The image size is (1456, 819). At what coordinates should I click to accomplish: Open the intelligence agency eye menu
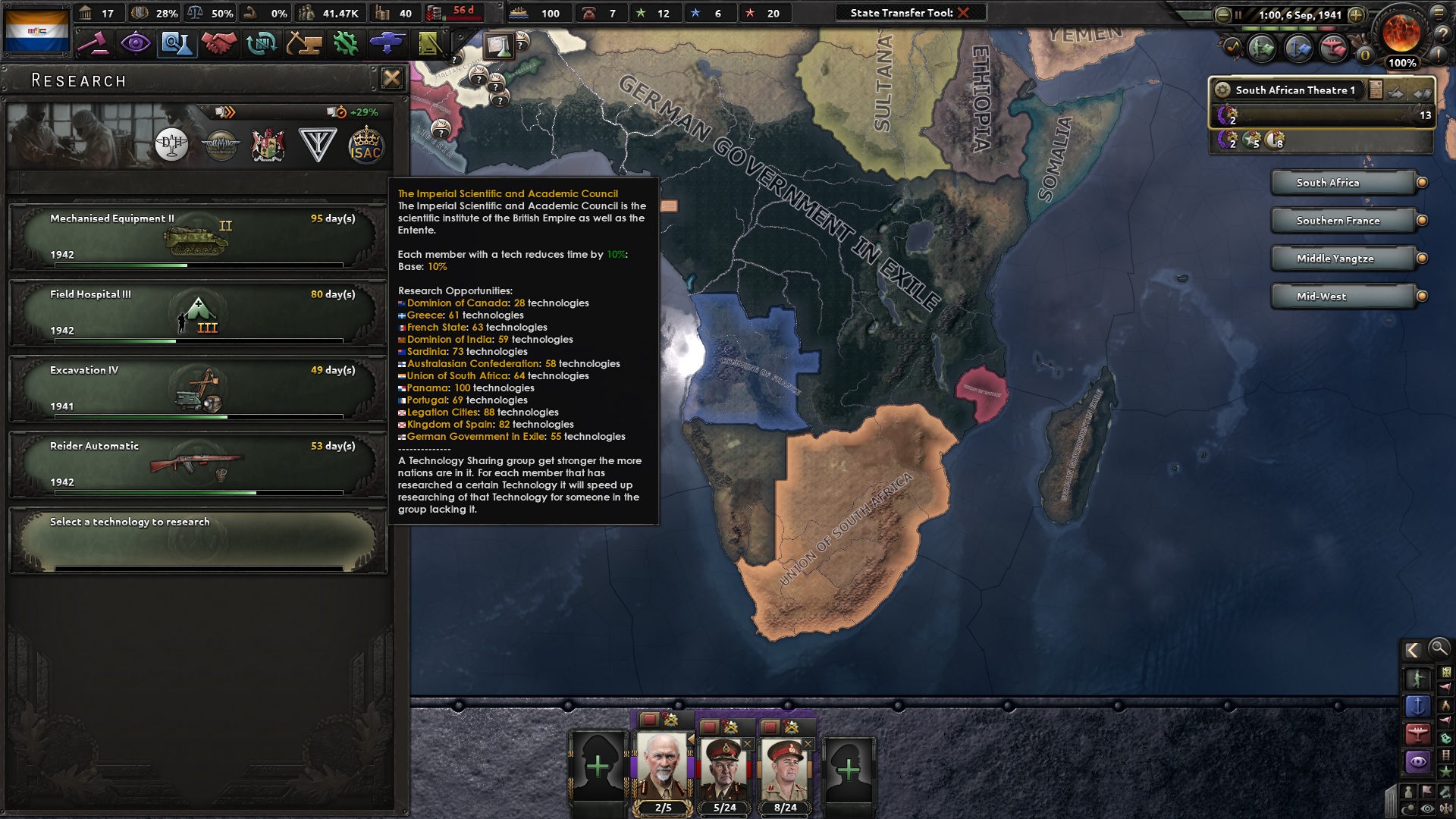(x=137, y=44)
